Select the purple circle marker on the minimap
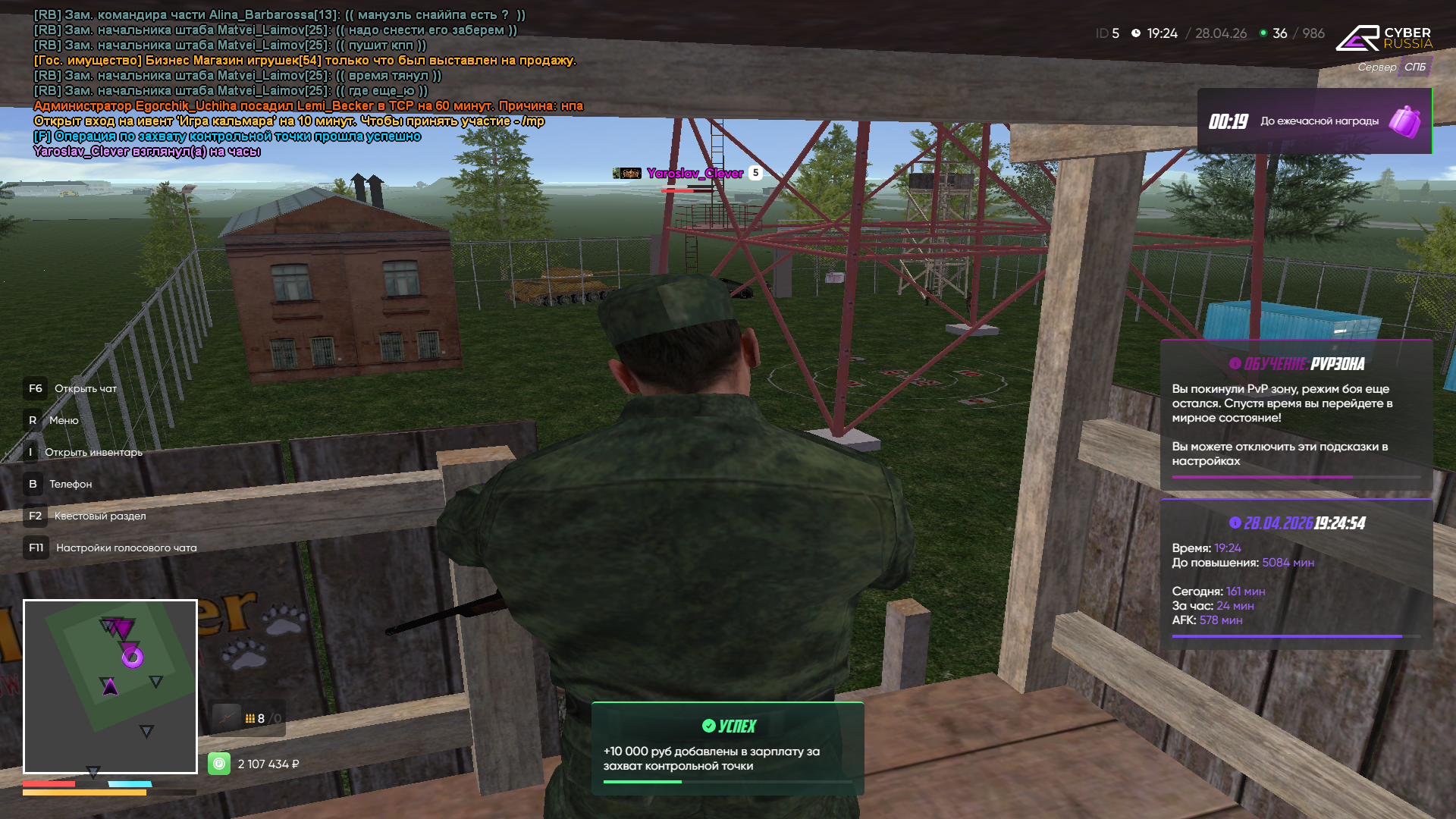The width and height of the screenshot is (1456, 819). pyautogui.click(x=133, y=657)
